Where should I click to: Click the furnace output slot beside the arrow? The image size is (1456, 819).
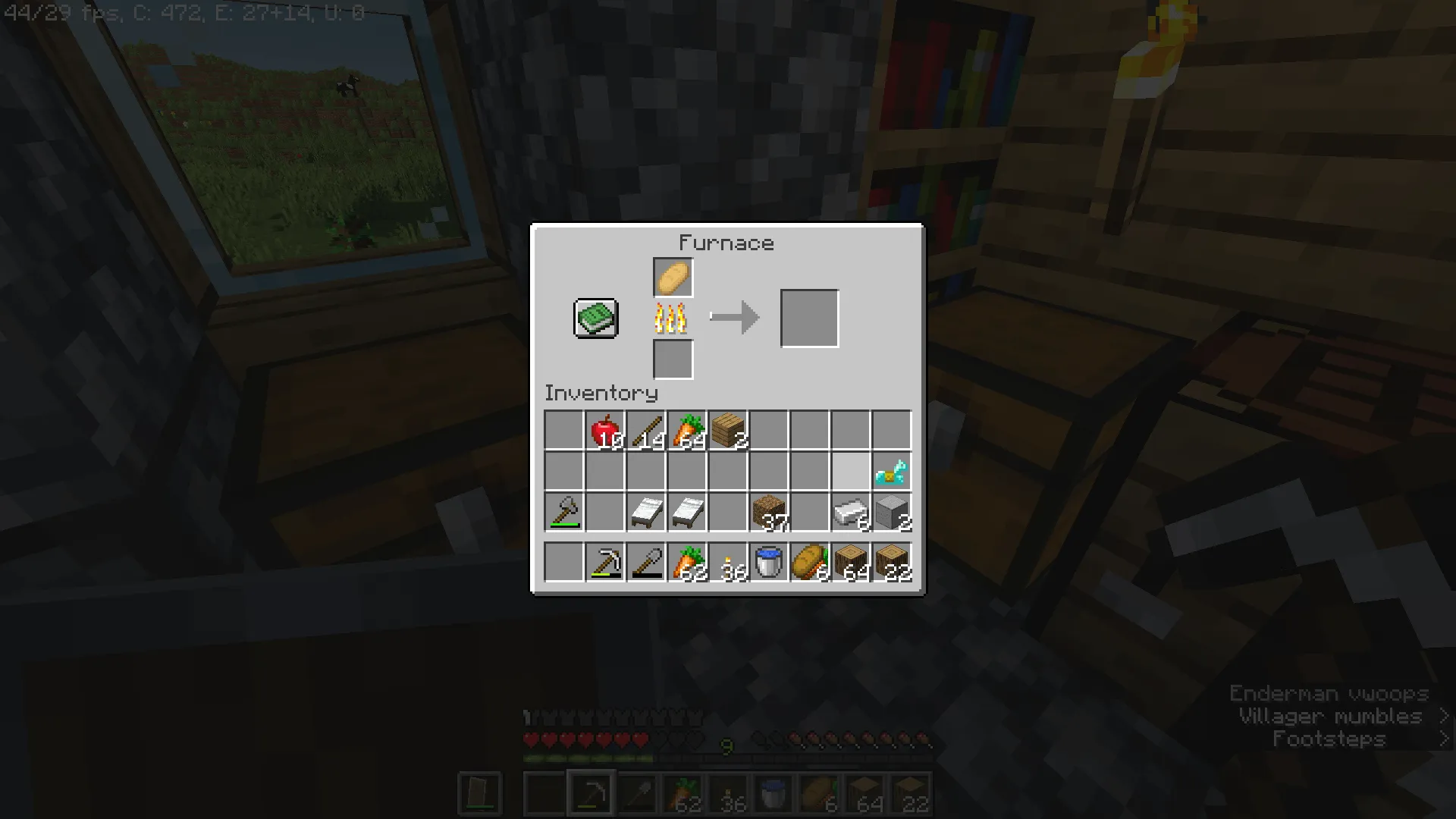coord(809,317)
